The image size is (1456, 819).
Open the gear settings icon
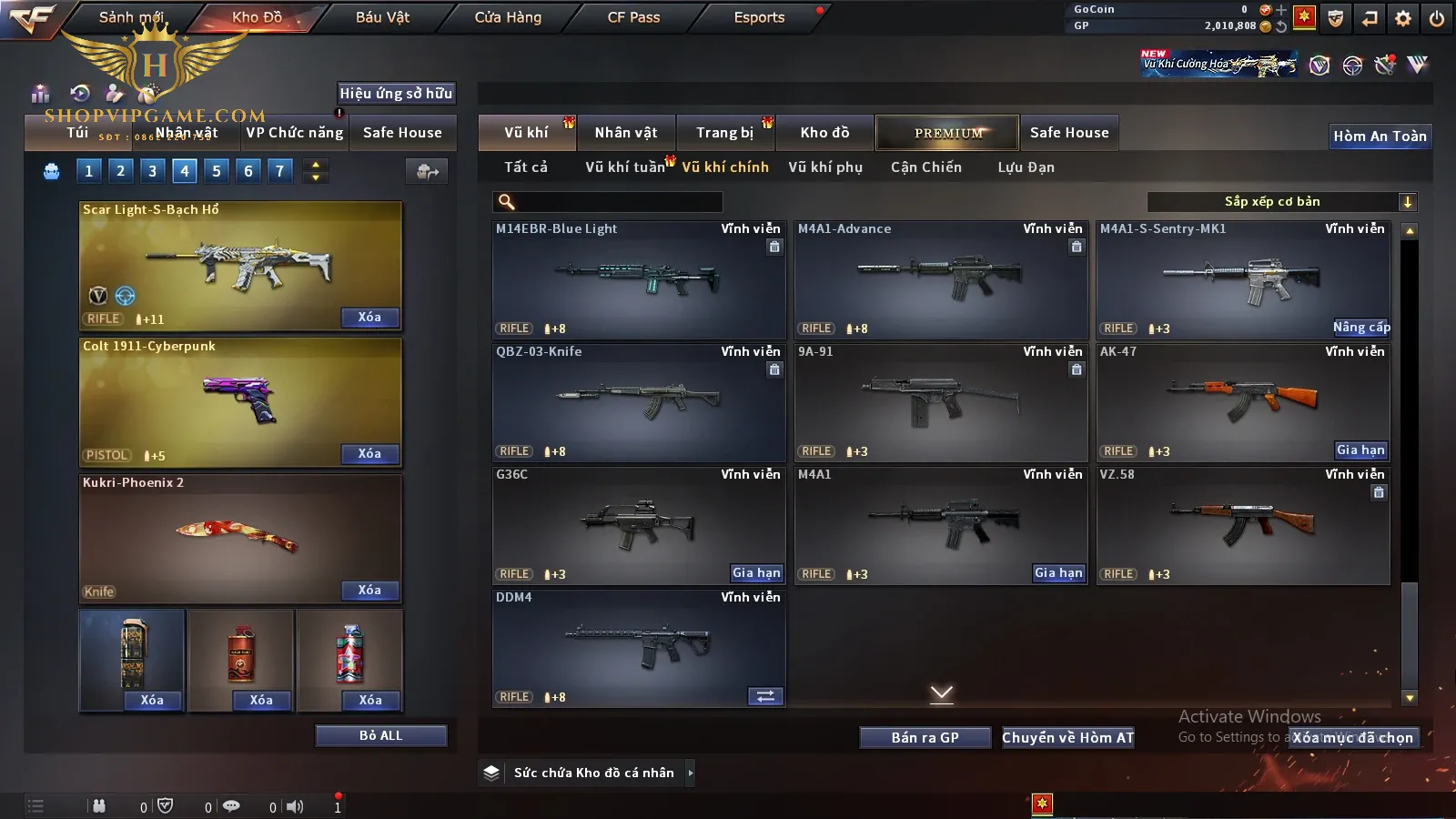(x=1403, y=18)
